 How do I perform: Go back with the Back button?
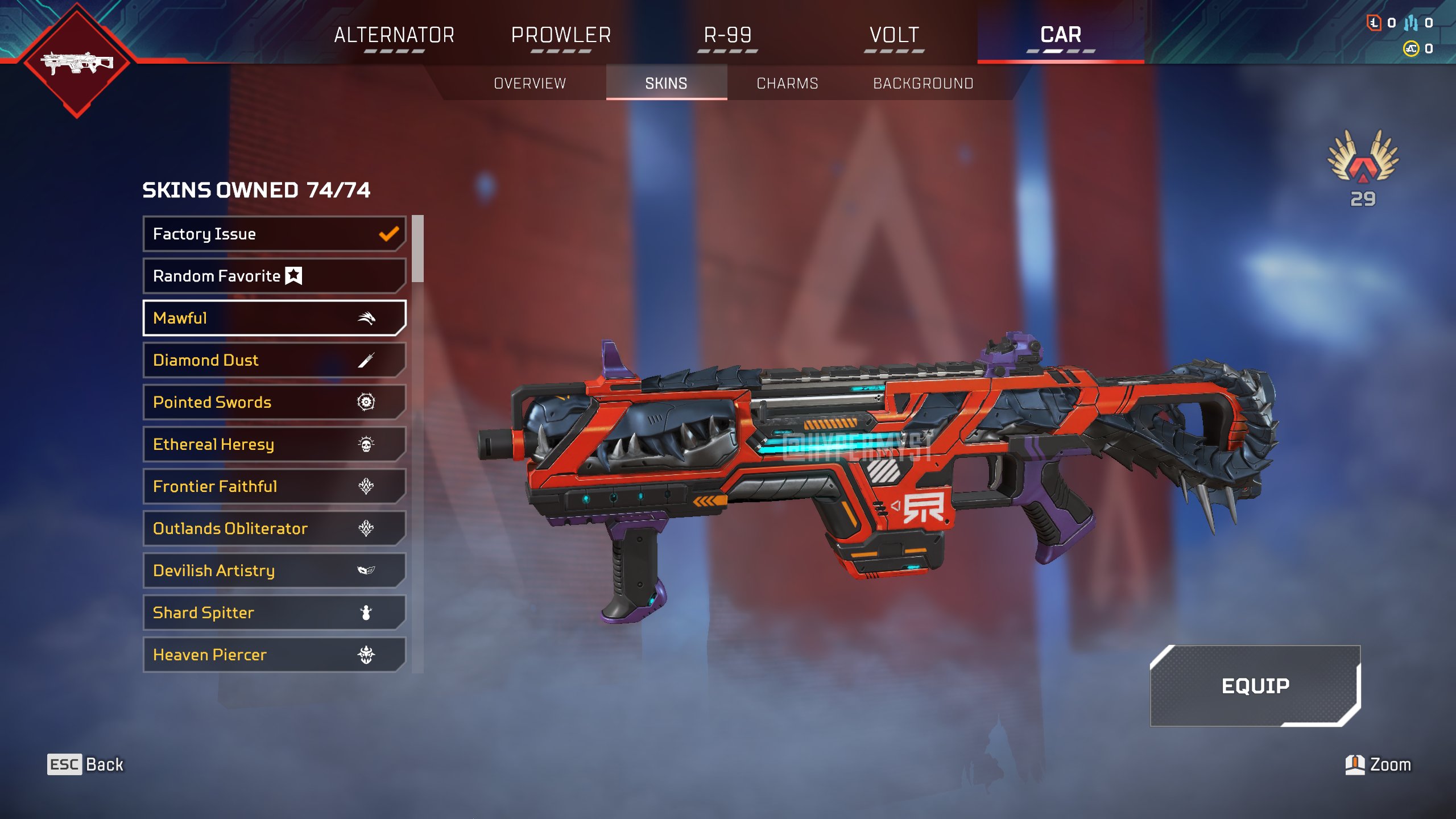[x=85, y=764]
